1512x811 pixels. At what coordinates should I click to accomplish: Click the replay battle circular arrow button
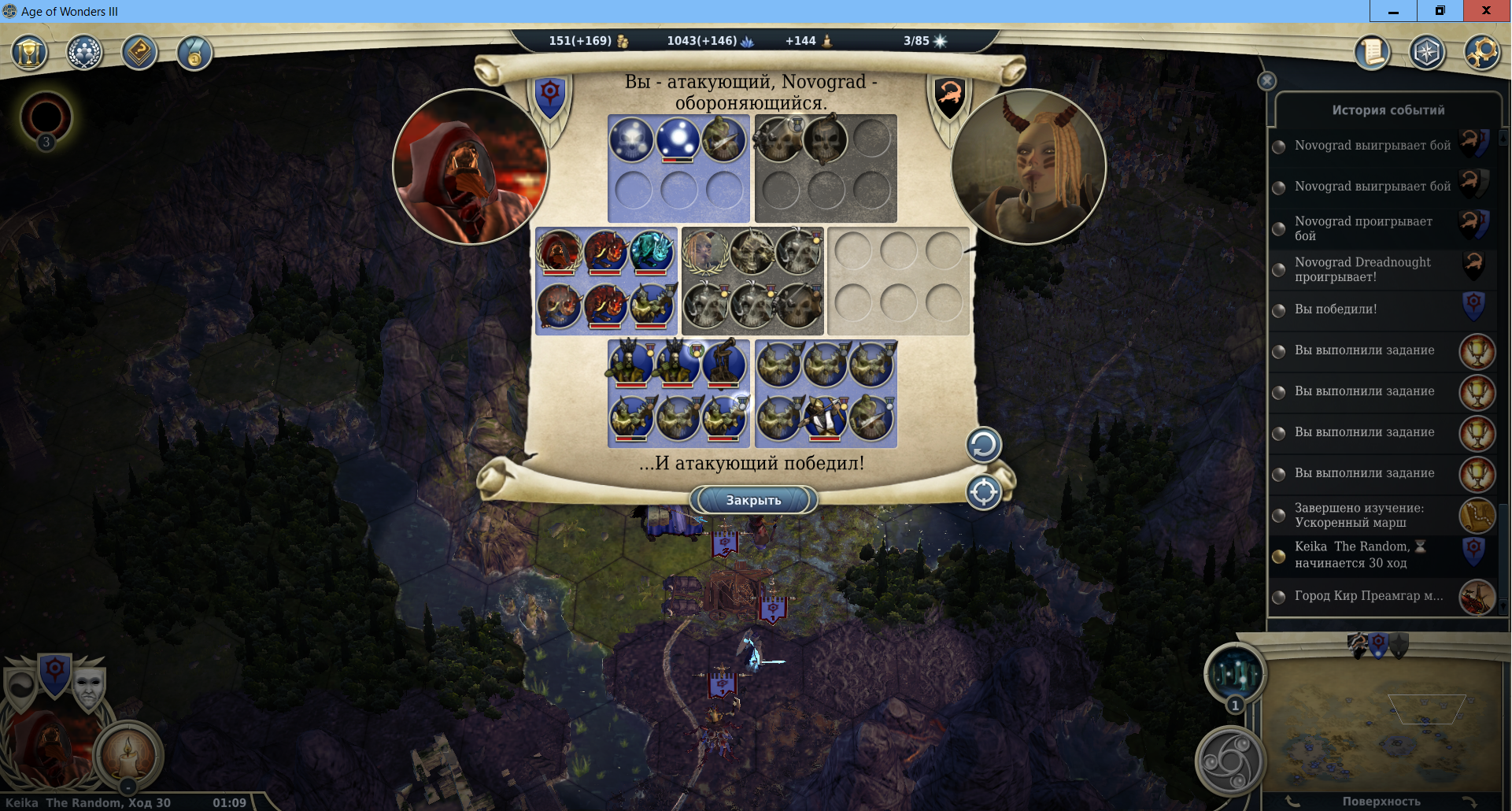point(983,446)
